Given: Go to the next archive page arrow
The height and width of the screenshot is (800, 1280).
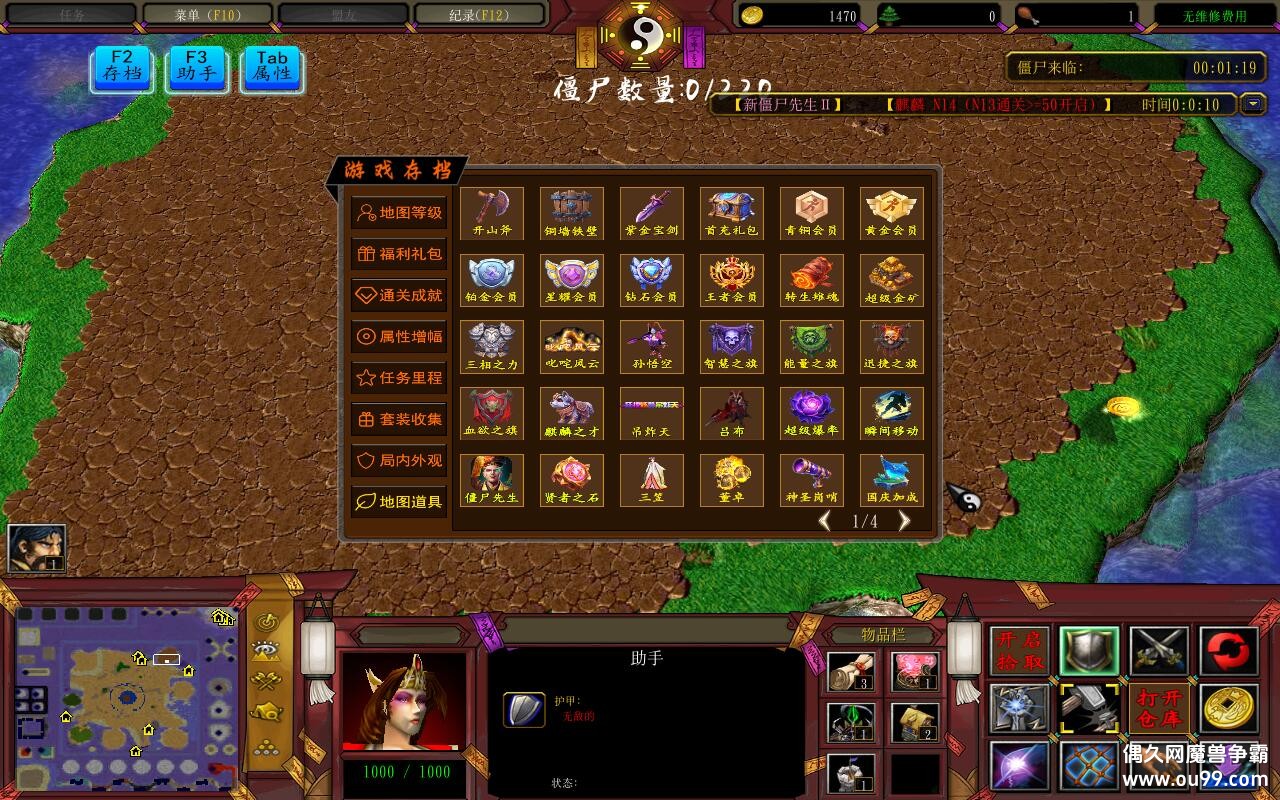Looking at the screenshot, I should [904, 521].
